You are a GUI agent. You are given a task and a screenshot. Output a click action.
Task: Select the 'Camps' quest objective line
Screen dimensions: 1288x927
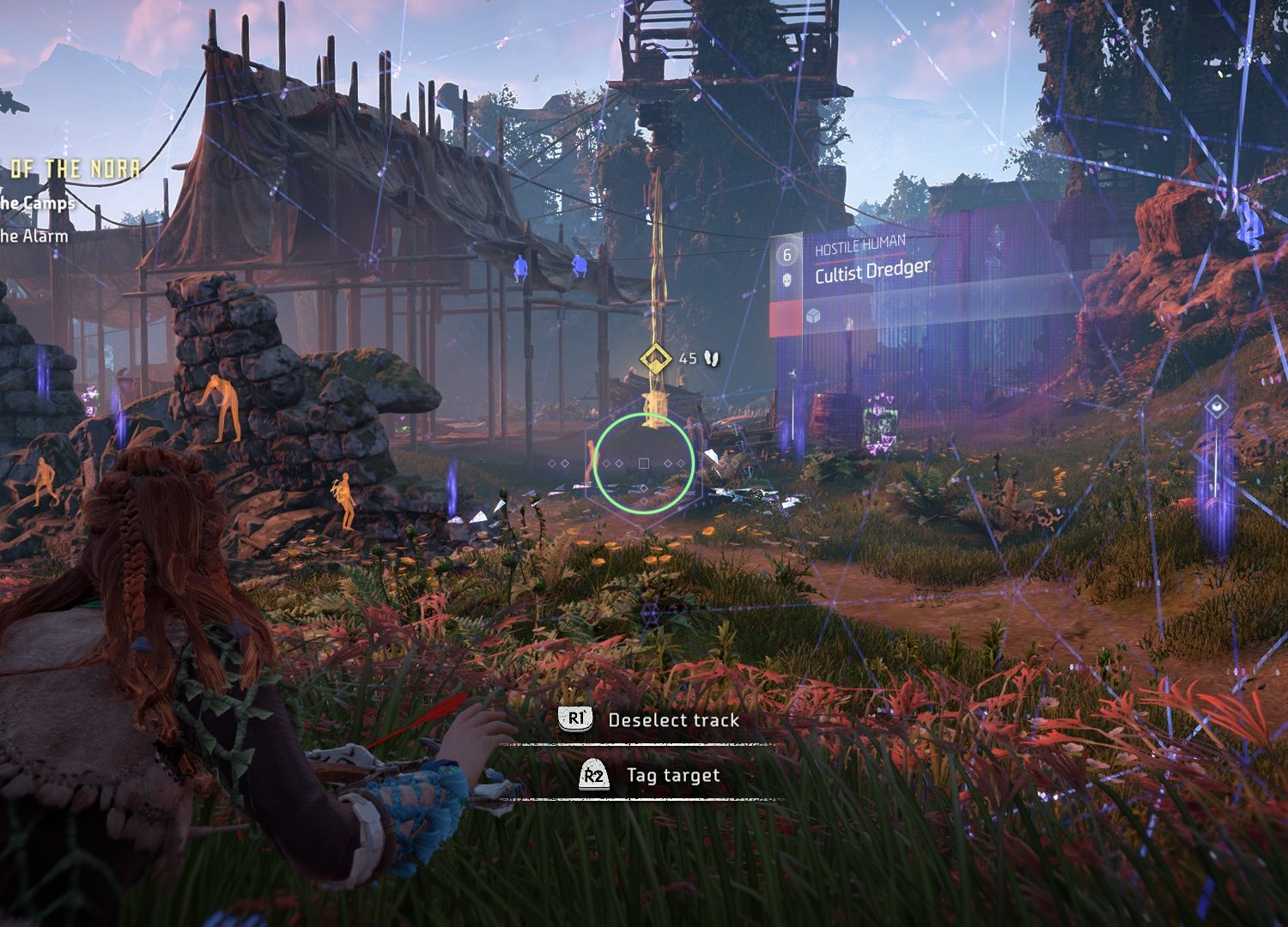pyautogui.click(x=37, y=203)
